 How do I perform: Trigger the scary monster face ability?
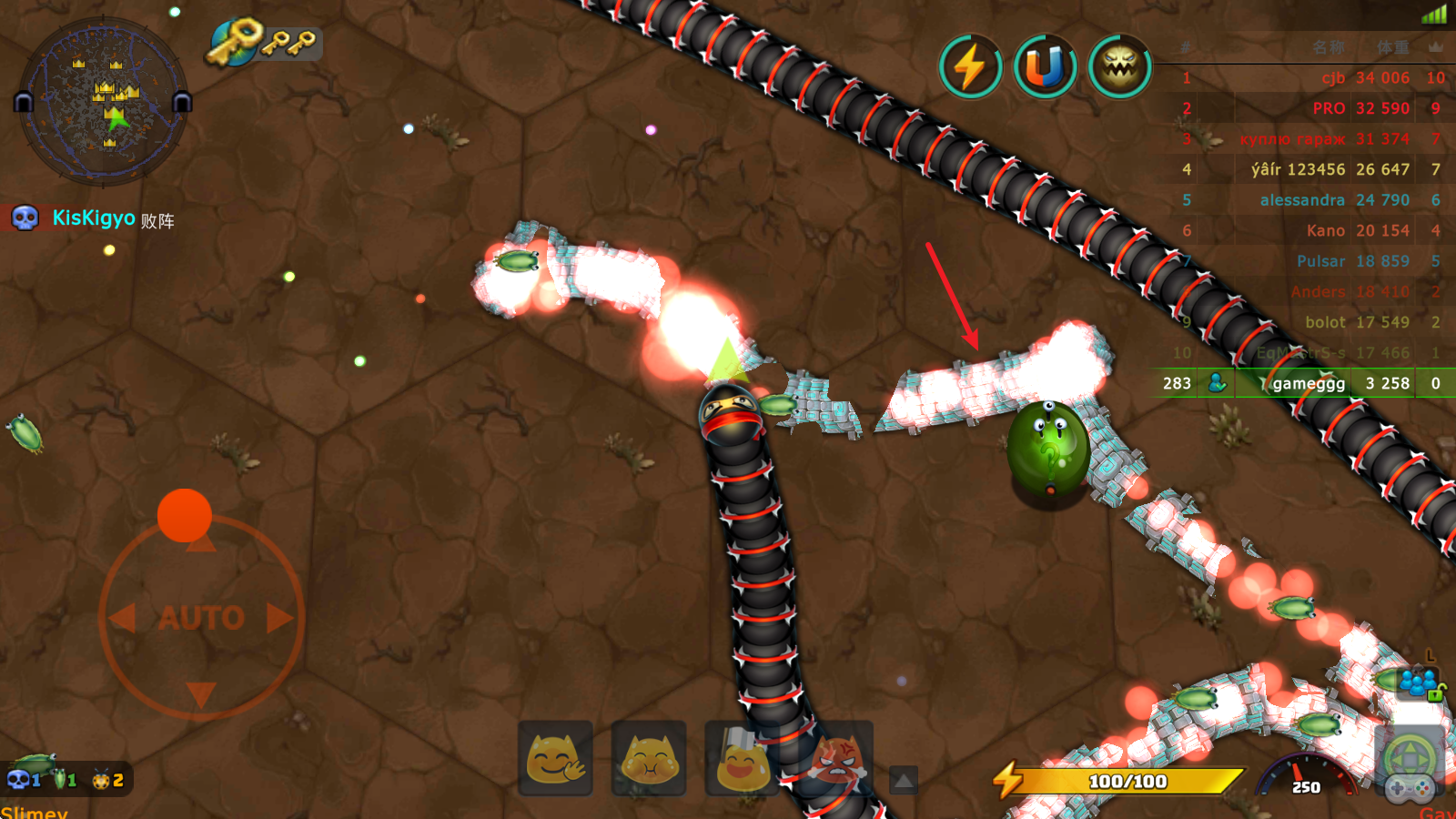pyautogui.click(x=1120, y=67)
